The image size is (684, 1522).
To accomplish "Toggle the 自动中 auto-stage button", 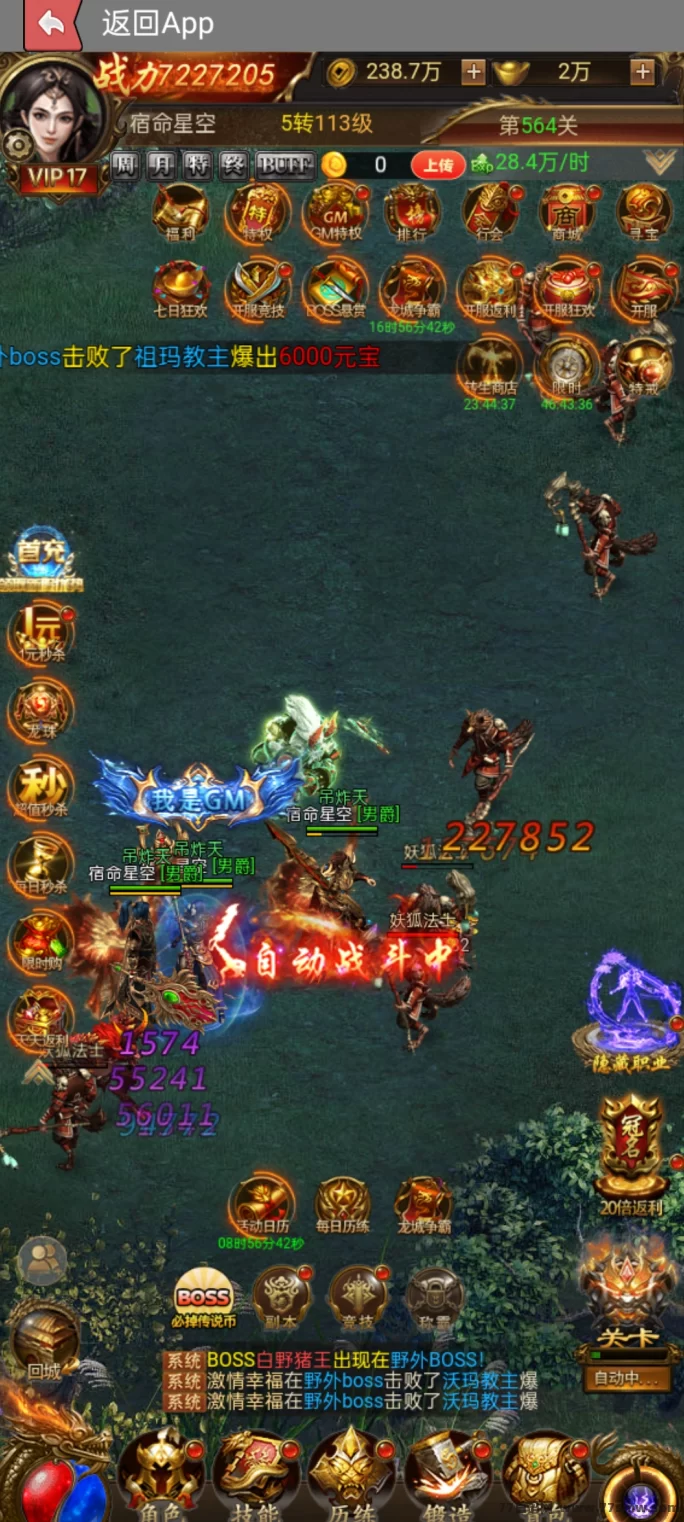I will 627,1379.
